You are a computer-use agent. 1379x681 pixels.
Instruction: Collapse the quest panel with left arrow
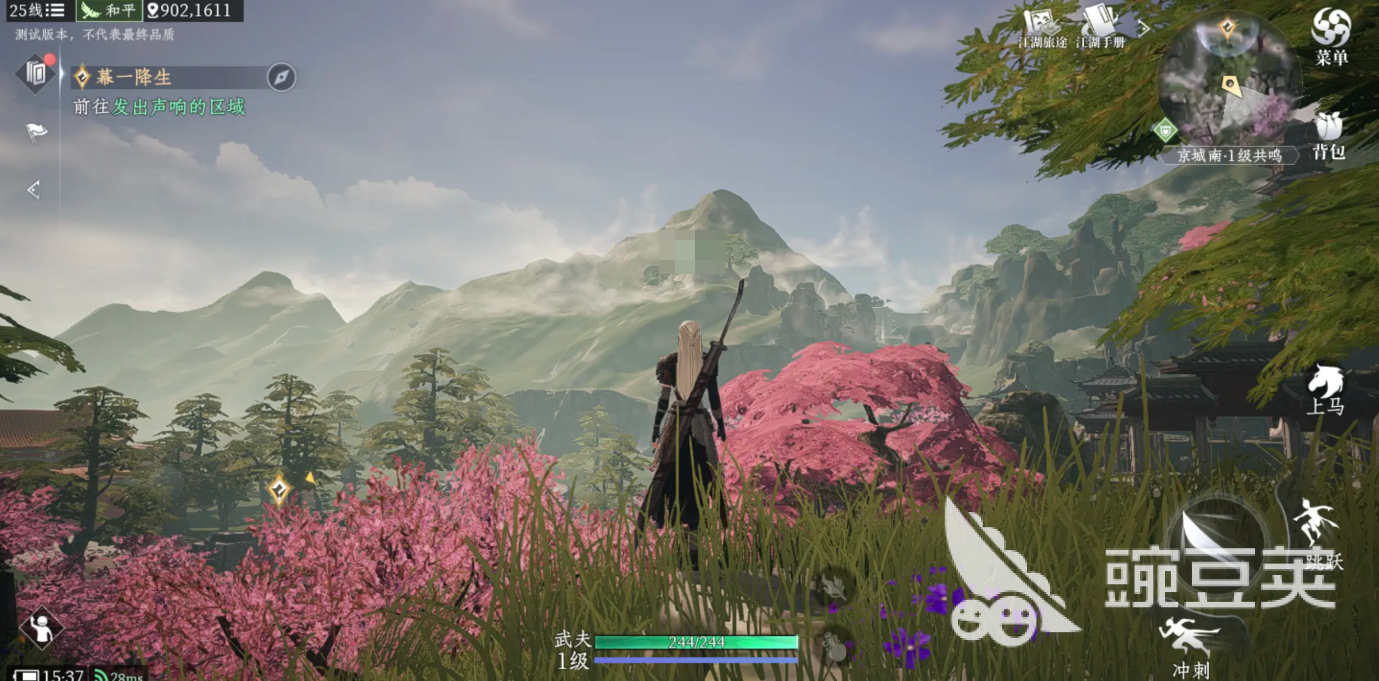tap(34, 190)
